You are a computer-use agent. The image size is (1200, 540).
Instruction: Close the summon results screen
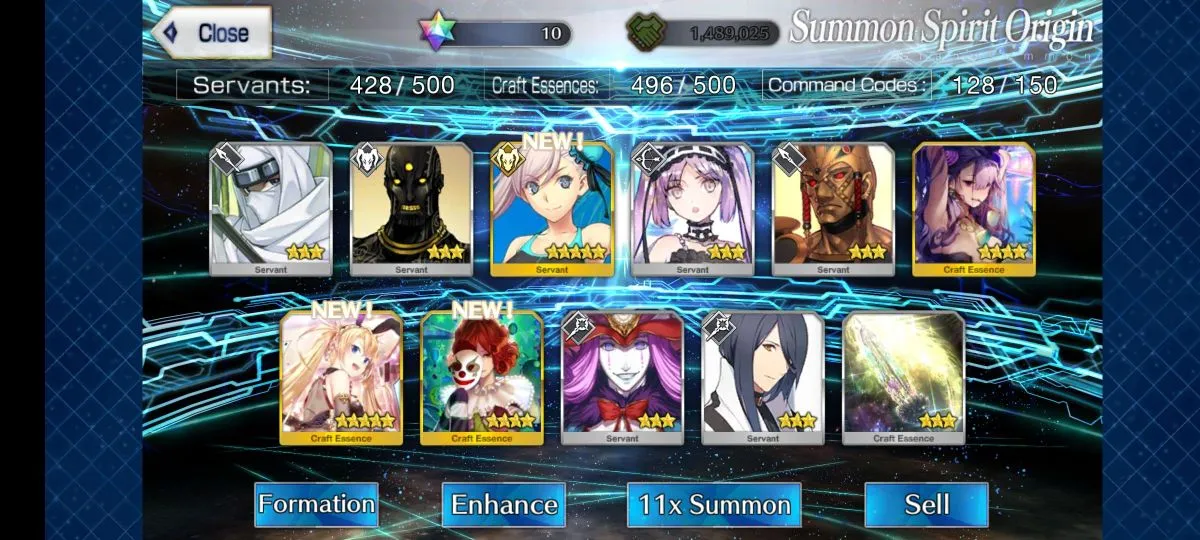[212, 32]
